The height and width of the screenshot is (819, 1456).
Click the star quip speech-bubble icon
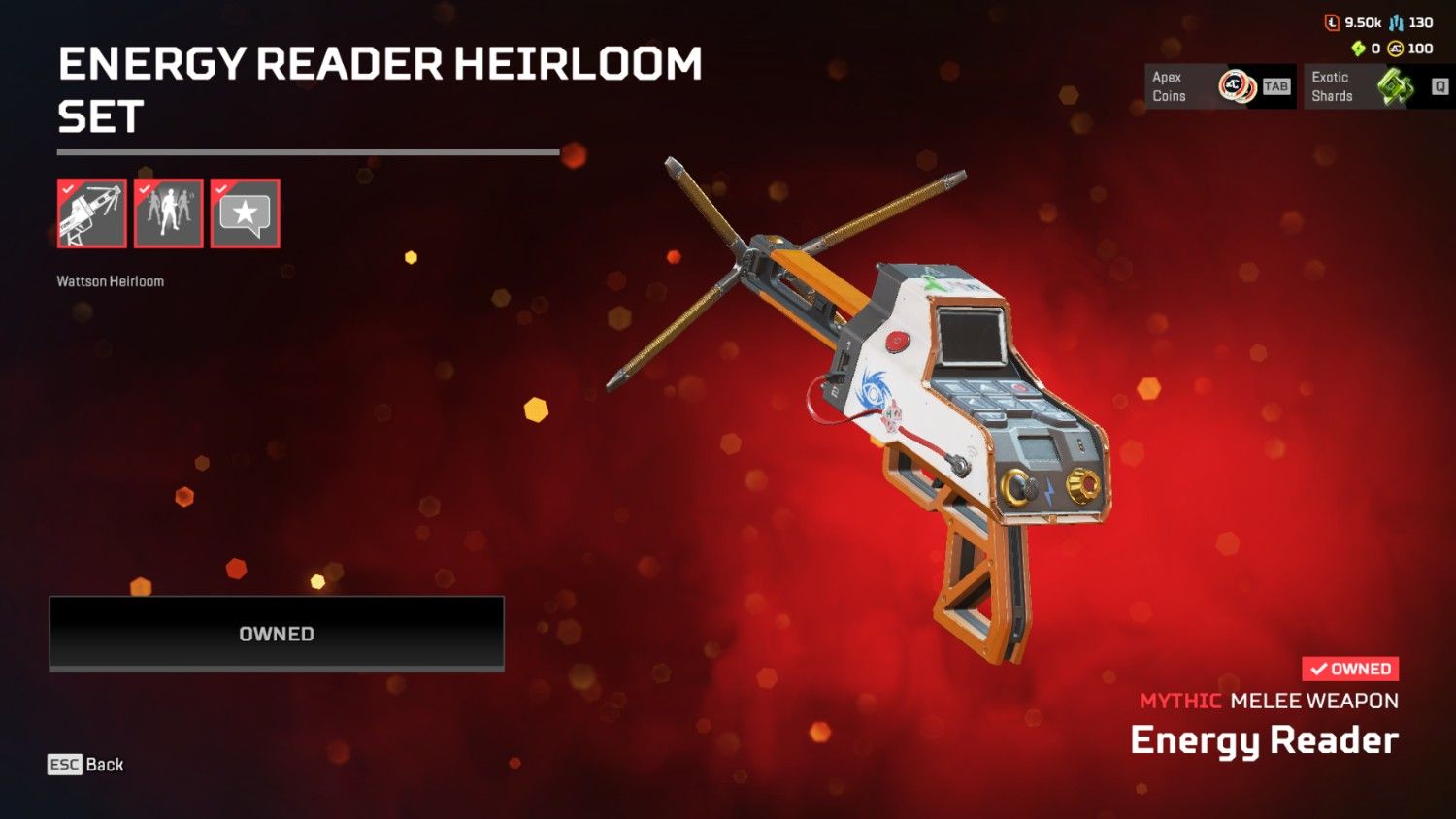(x=245, y=213)
